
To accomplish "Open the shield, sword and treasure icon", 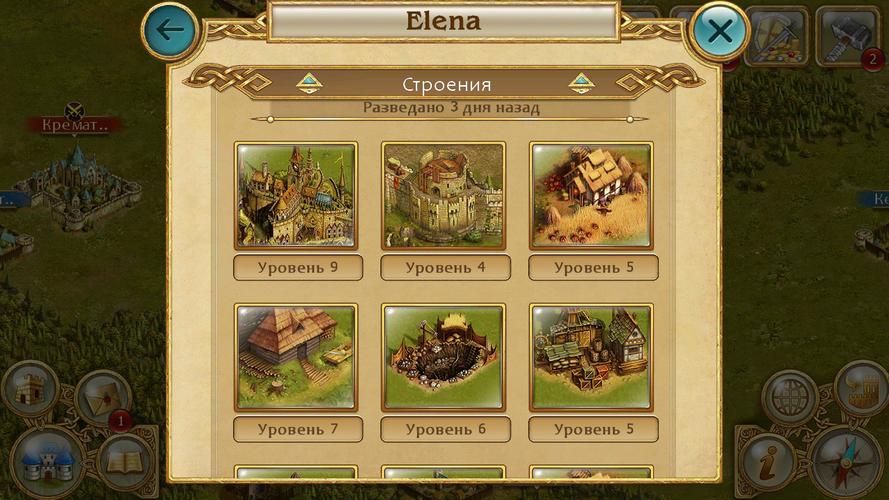I will [775, 37].
